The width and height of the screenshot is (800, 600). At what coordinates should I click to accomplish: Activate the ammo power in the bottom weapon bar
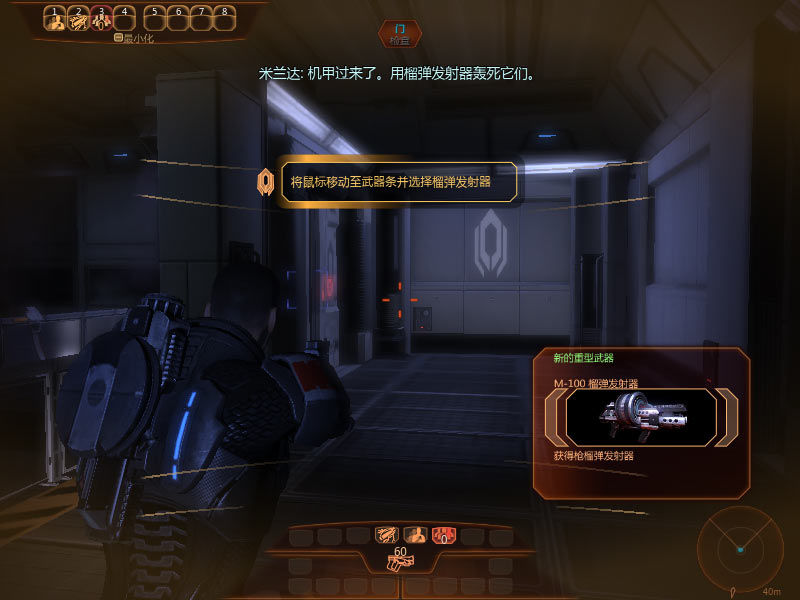point(385,535)
